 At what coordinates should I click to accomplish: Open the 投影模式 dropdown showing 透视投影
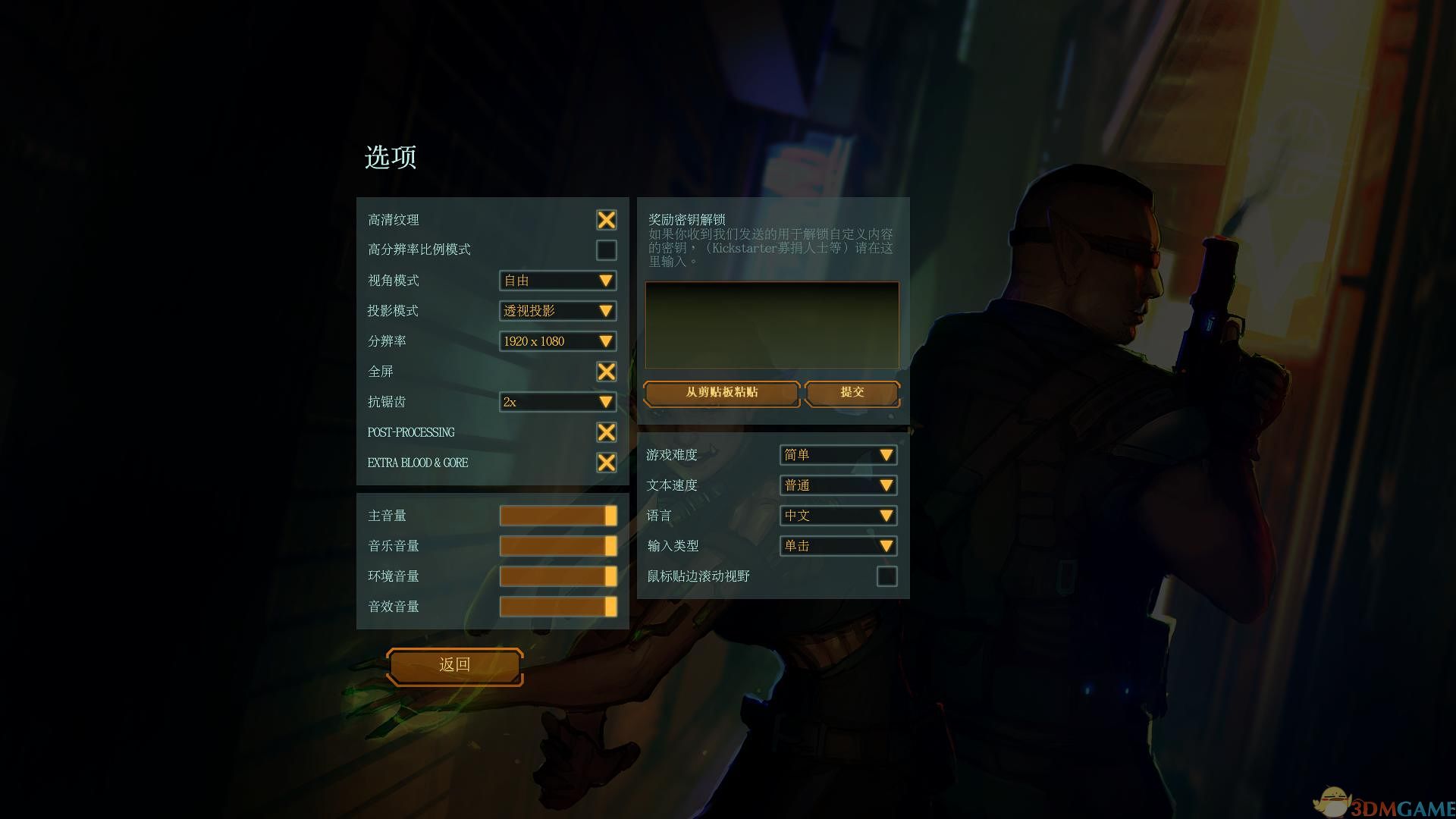click(x=557, y=311)
